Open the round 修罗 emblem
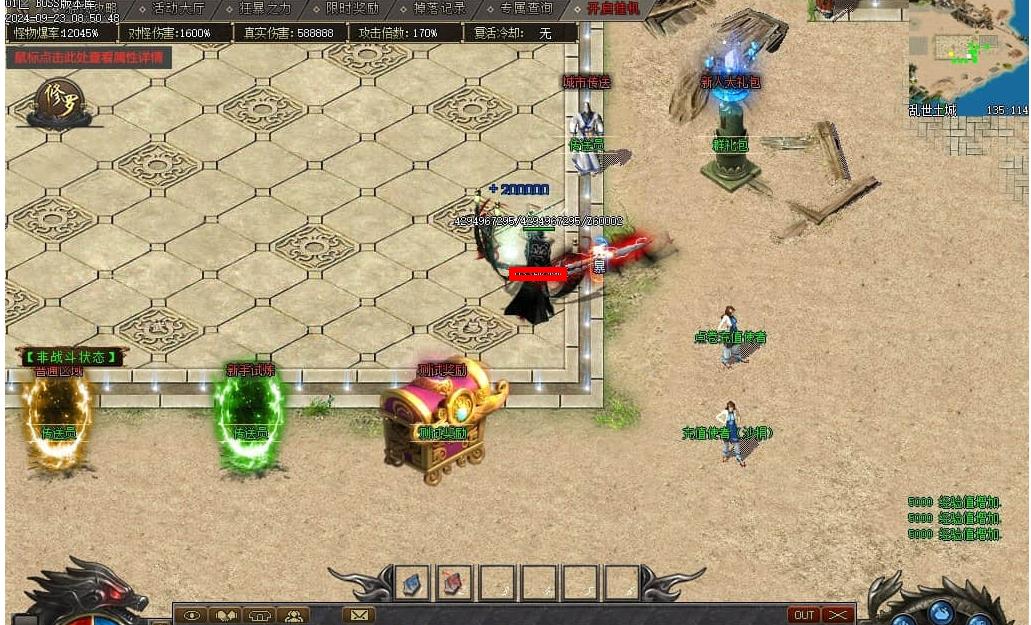Screen dimensions: 1031x625 point(59,100)
